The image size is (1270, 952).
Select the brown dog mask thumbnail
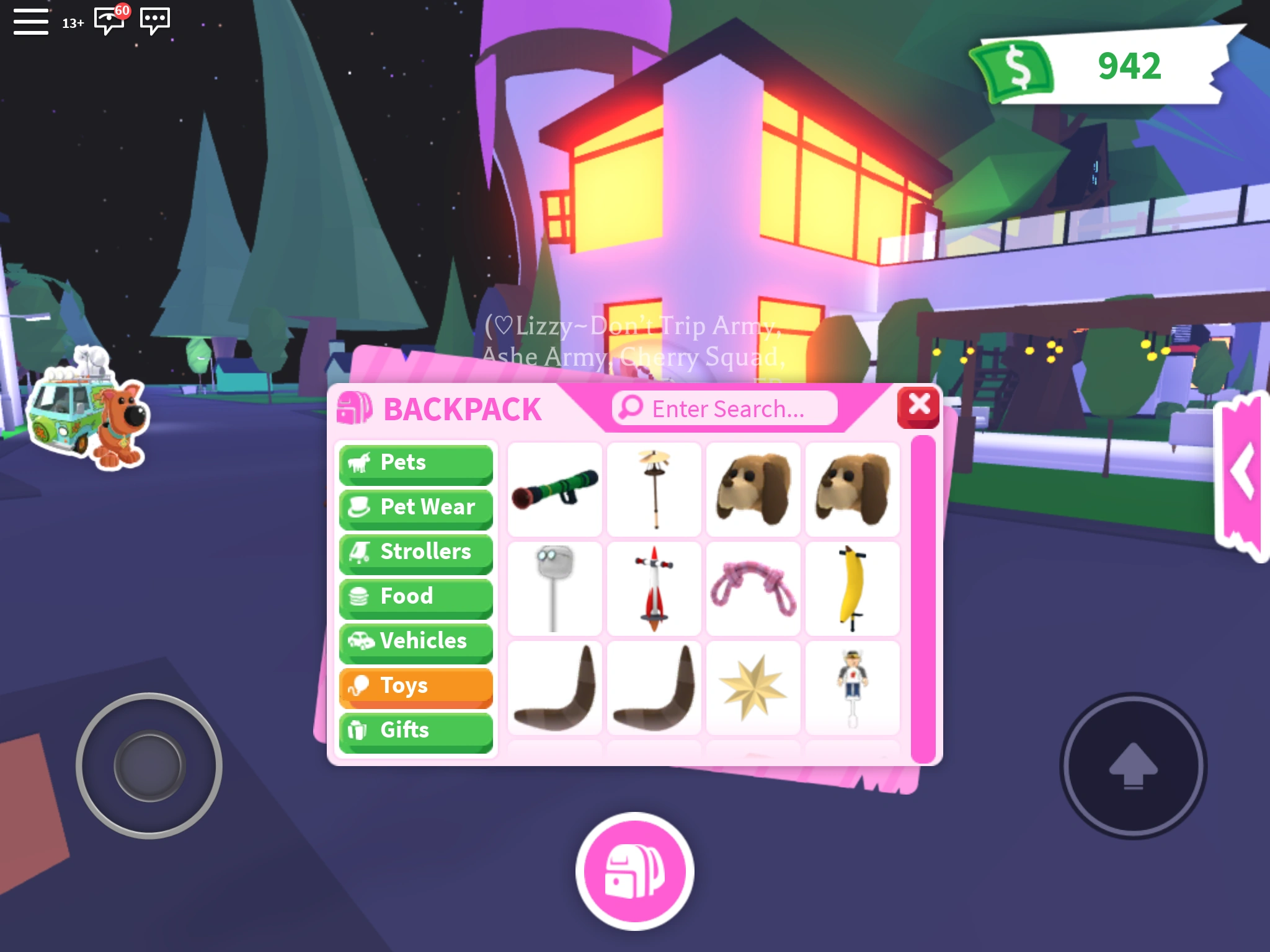[753, 488]
